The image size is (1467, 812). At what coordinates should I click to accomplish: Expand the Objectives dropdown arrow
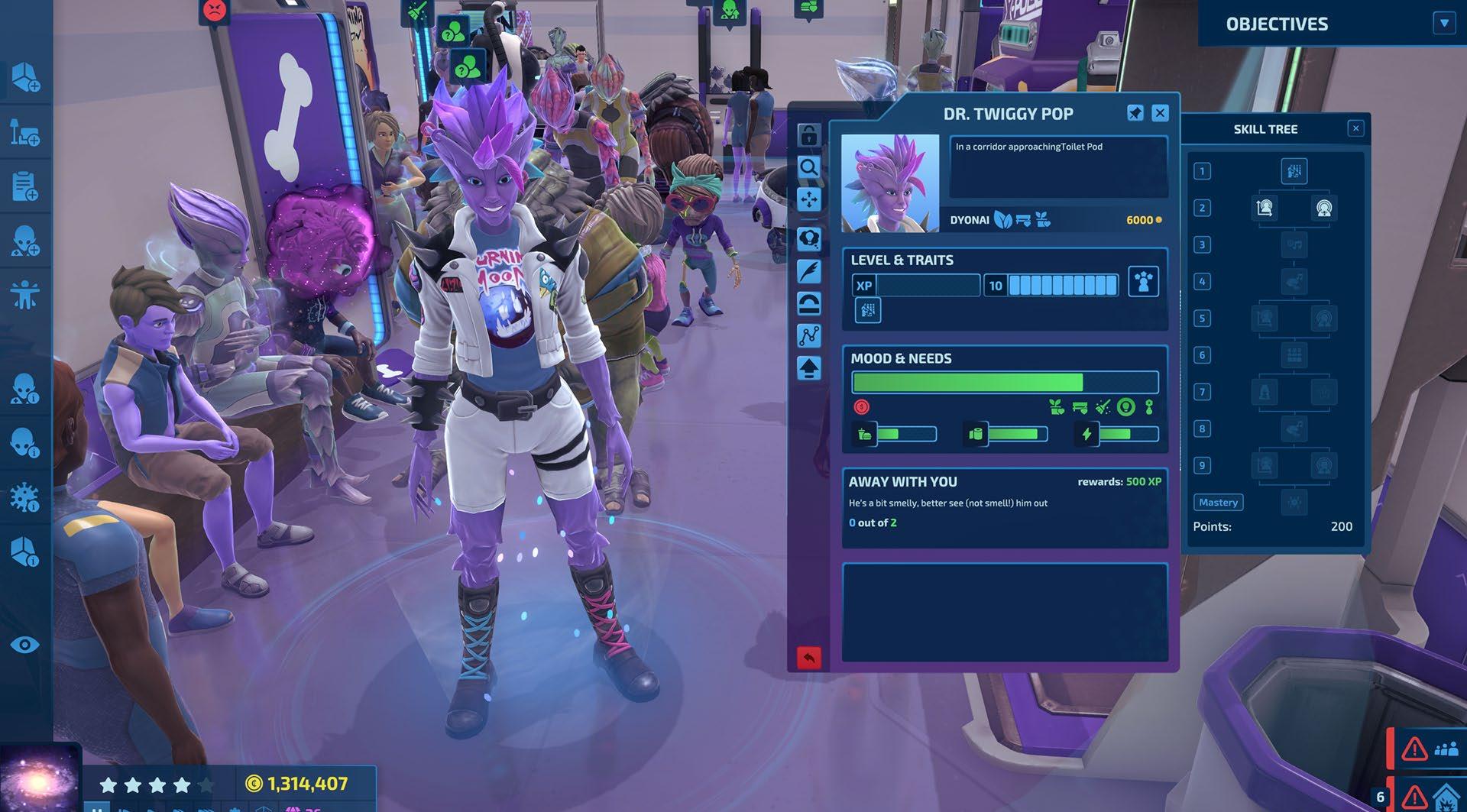pos(1443,23)
